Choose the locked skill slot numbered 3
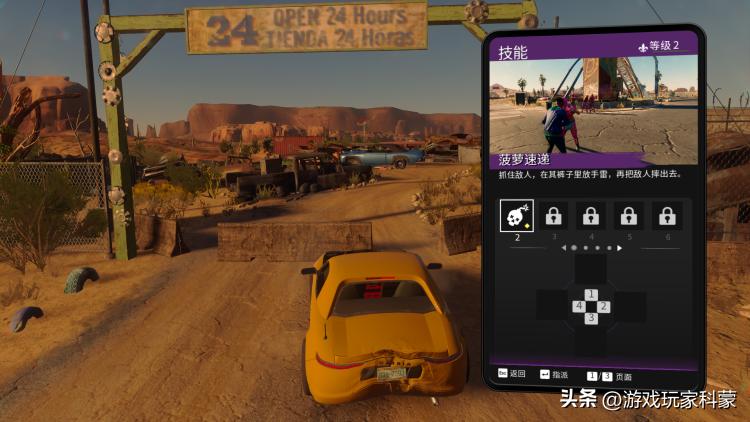Screen dimensions: 750x422 tap(554, 215)
